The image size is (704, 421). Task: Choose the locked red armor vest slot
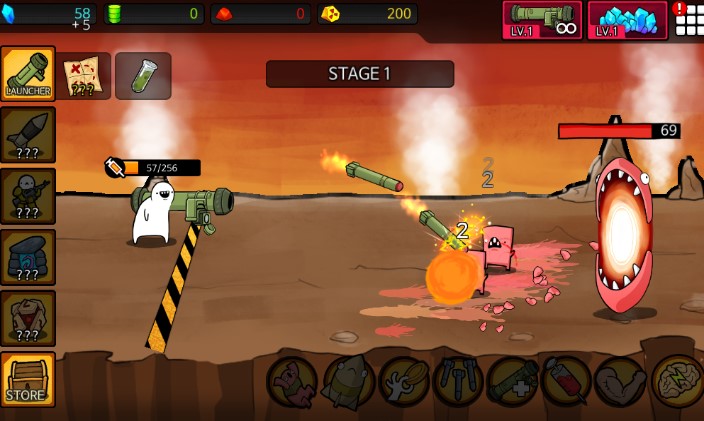(28, 318)
